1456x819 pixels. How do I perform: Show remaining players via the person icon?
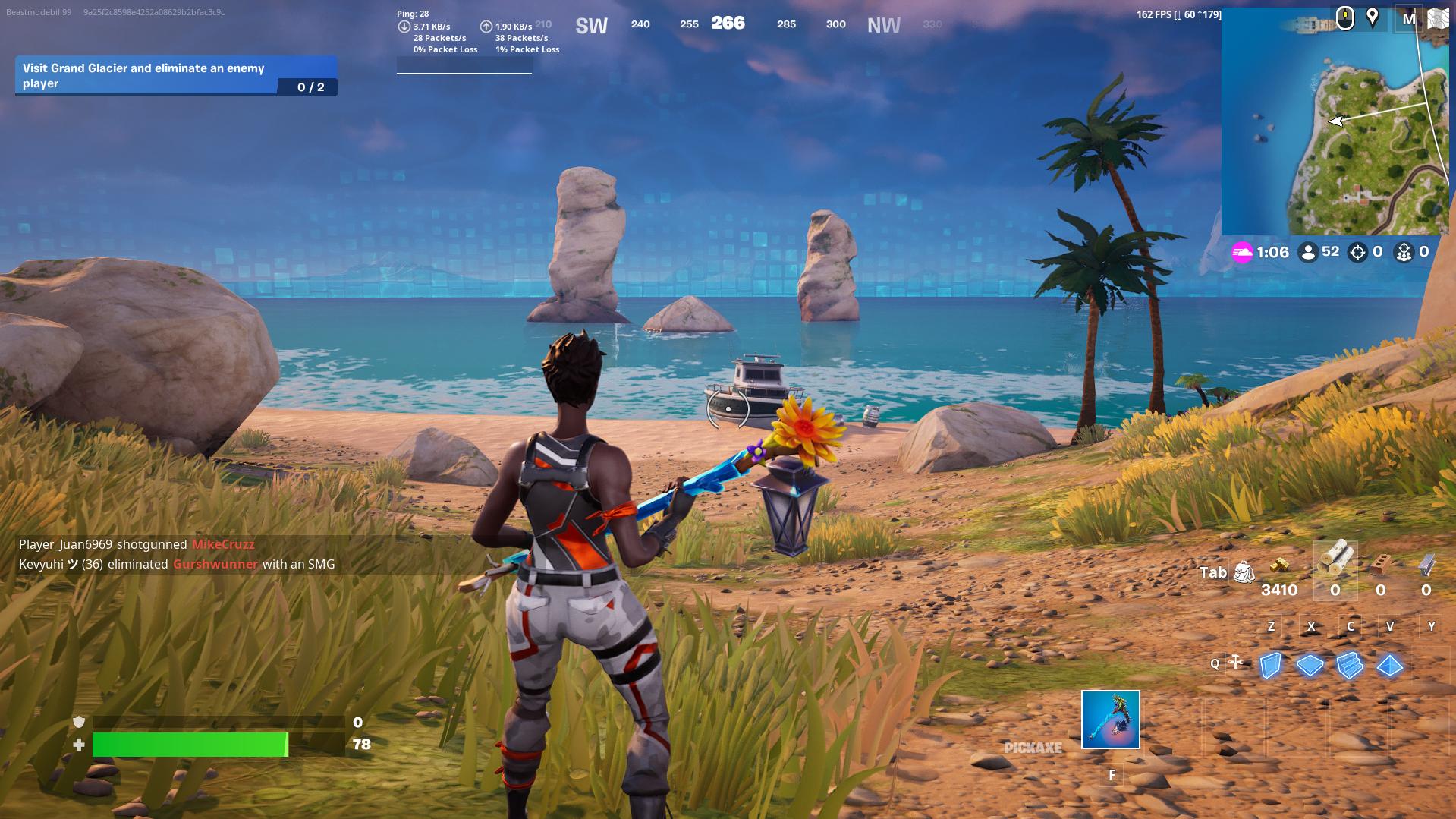[1308, 252]
